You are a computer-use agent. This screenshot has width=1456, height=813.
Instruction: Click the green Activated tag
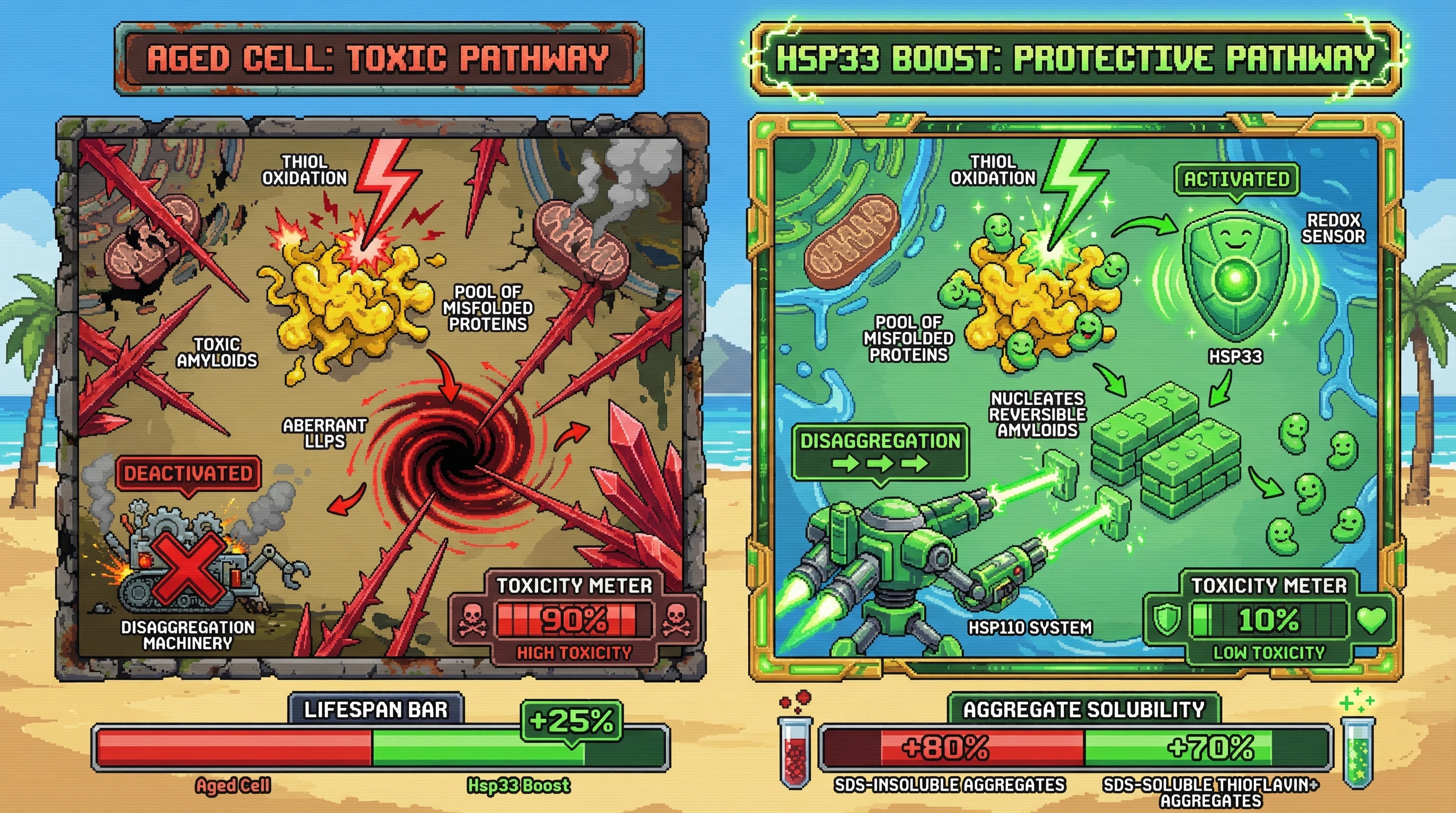point(1236,180)
